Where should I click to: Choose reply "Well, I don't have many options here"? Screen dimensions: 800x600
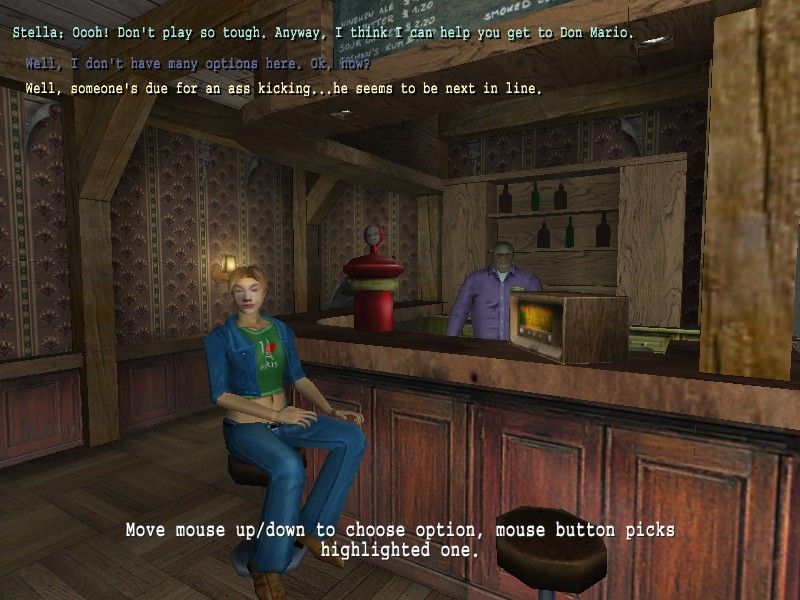coord(197,65)
